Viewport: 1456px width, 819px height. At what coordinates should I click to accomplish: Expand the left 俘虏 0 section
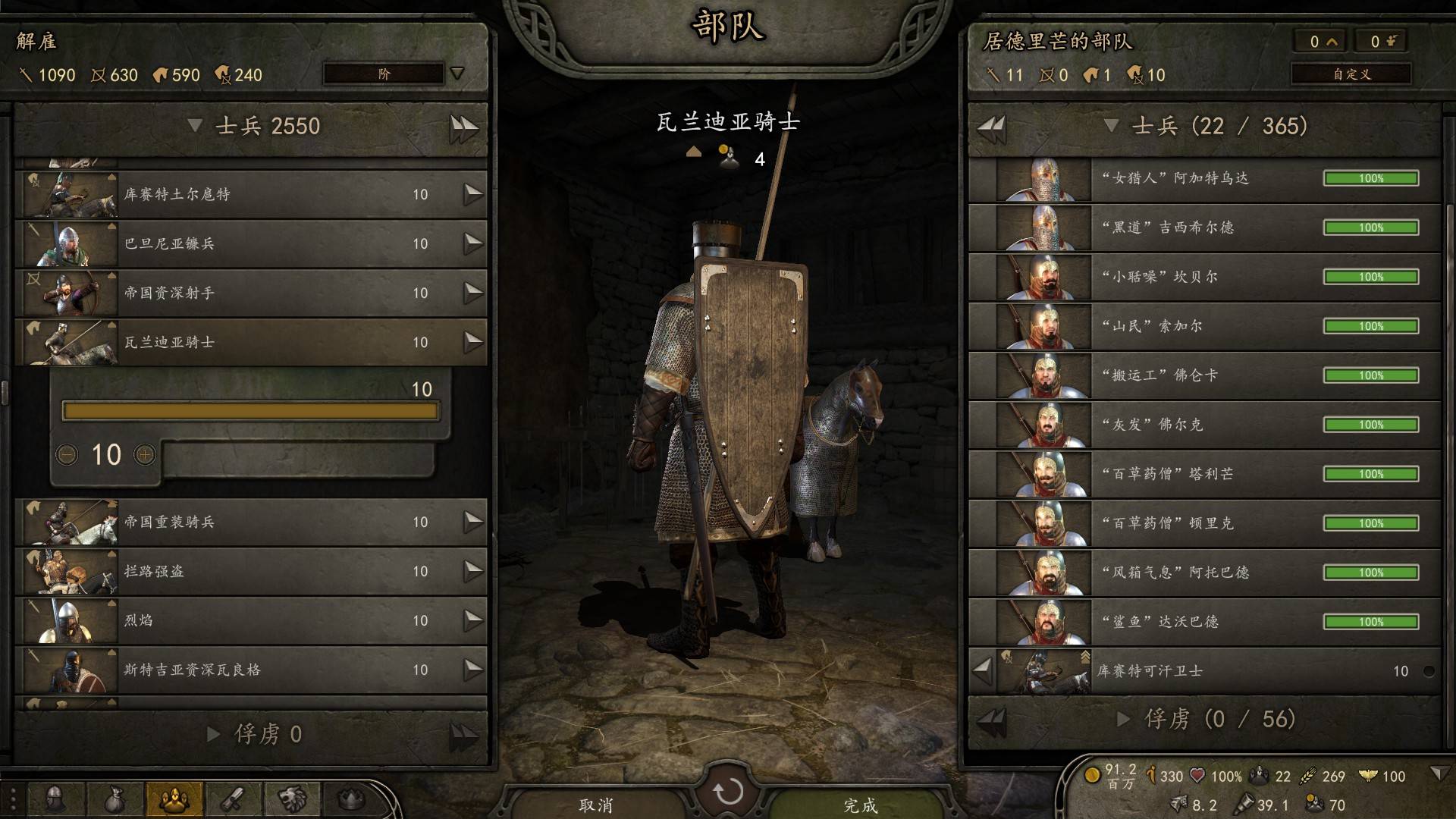point(214,733)
